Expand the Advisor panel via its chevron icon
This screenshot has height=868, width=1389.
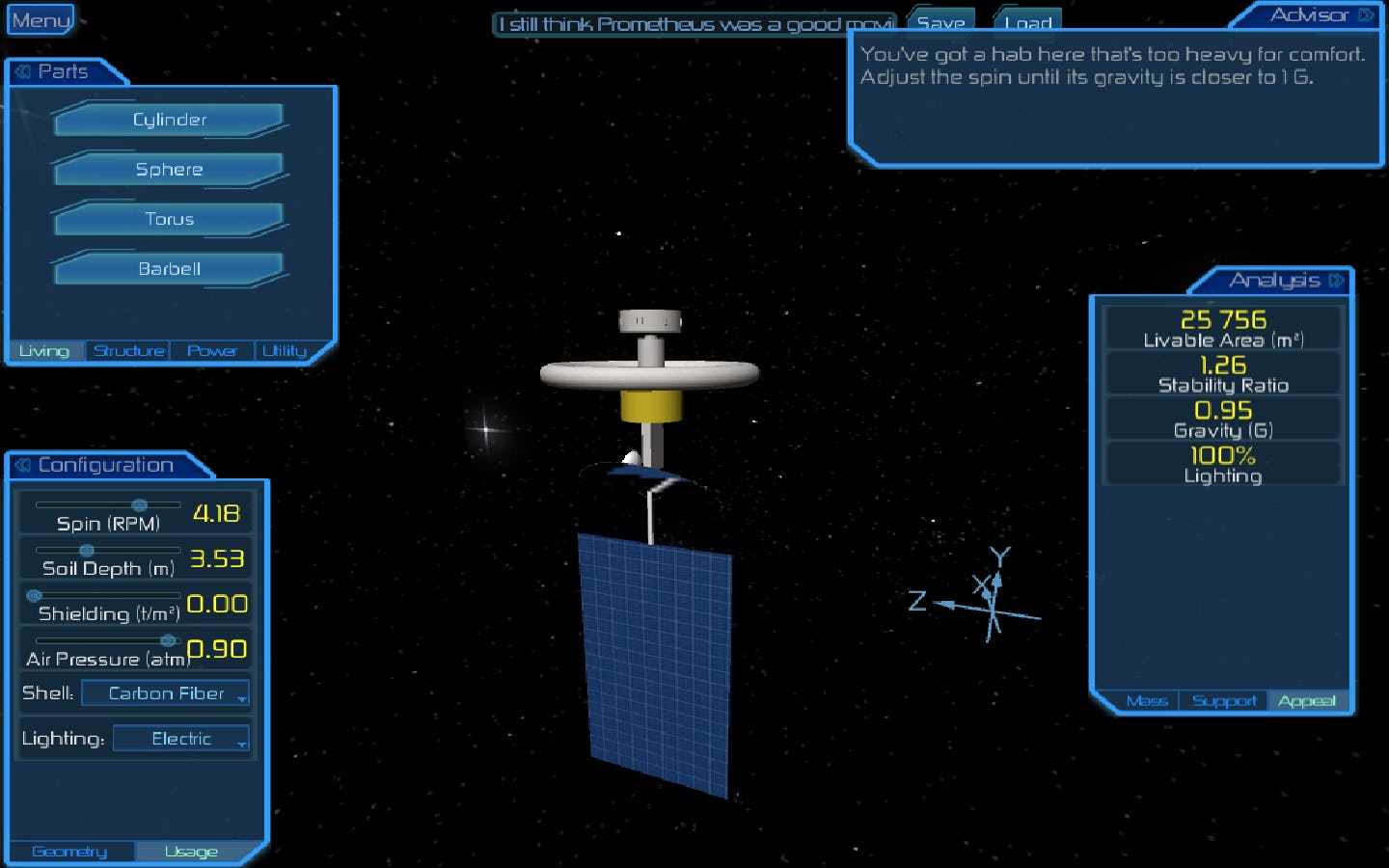(x=1364, y=14)
